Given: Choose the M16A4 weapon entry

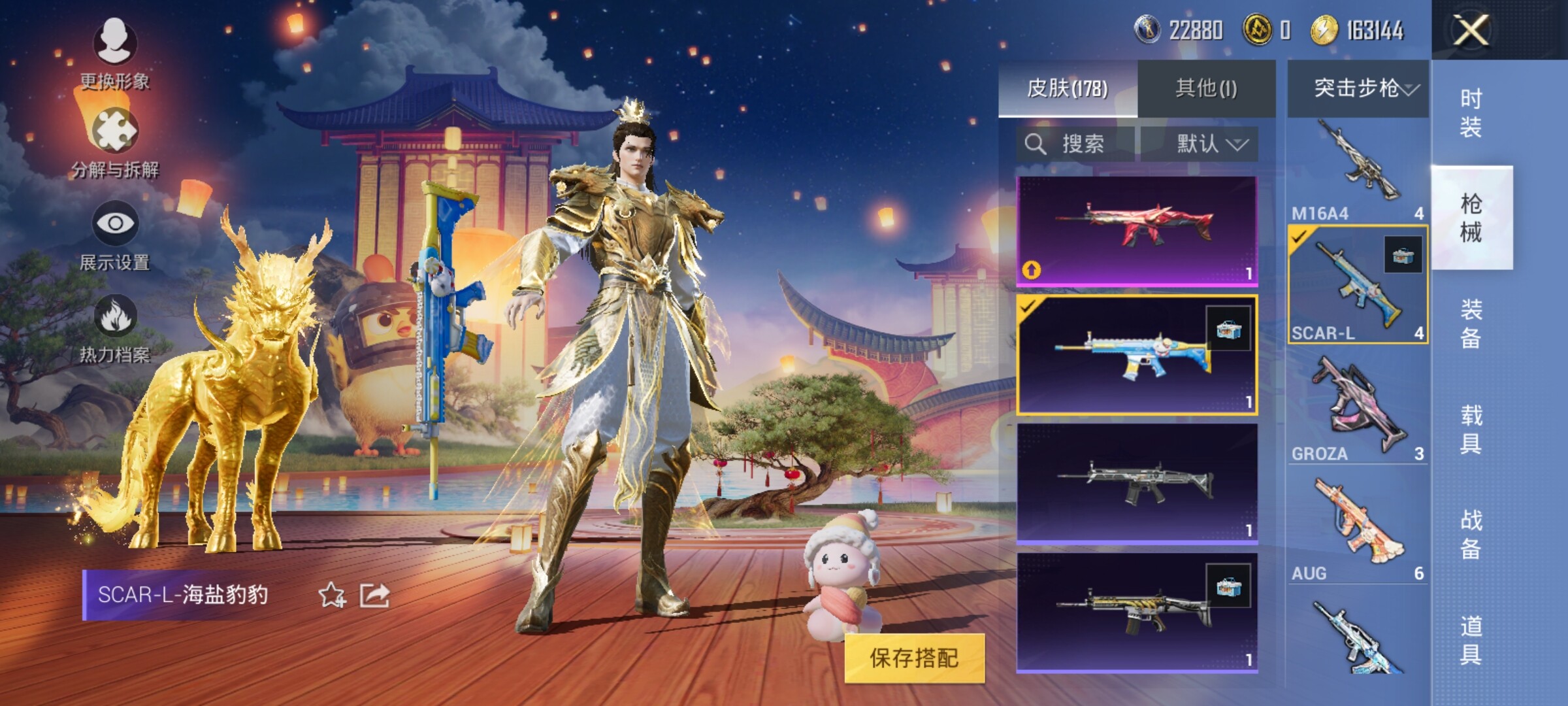Looking at the screenshot, I should pyautogui.click(x=1358, y=171).
